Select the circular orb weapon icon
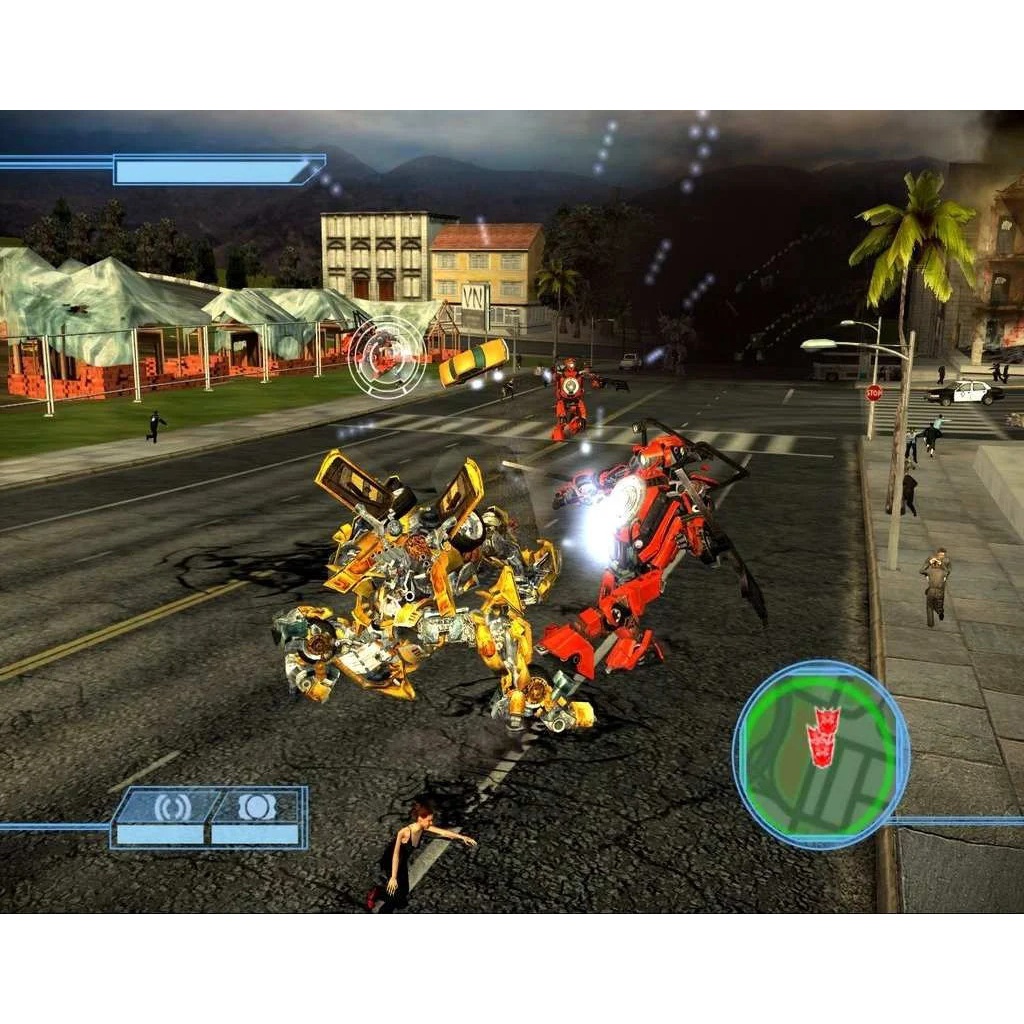The image size is (1024, 1024). pyautogui.click(x=257, y=807)
